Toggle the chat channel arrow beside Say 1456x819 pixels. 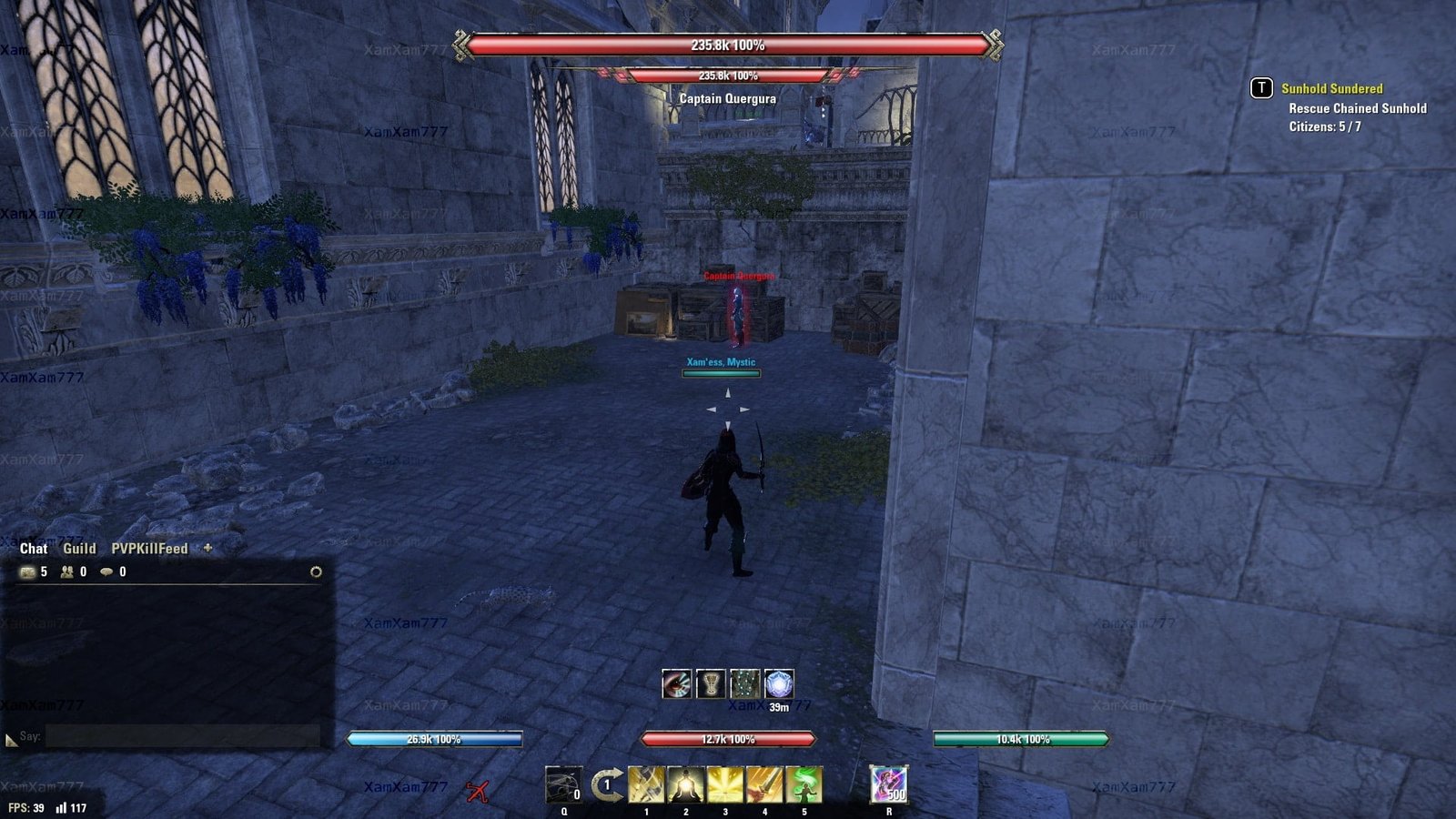click(11, 741)
